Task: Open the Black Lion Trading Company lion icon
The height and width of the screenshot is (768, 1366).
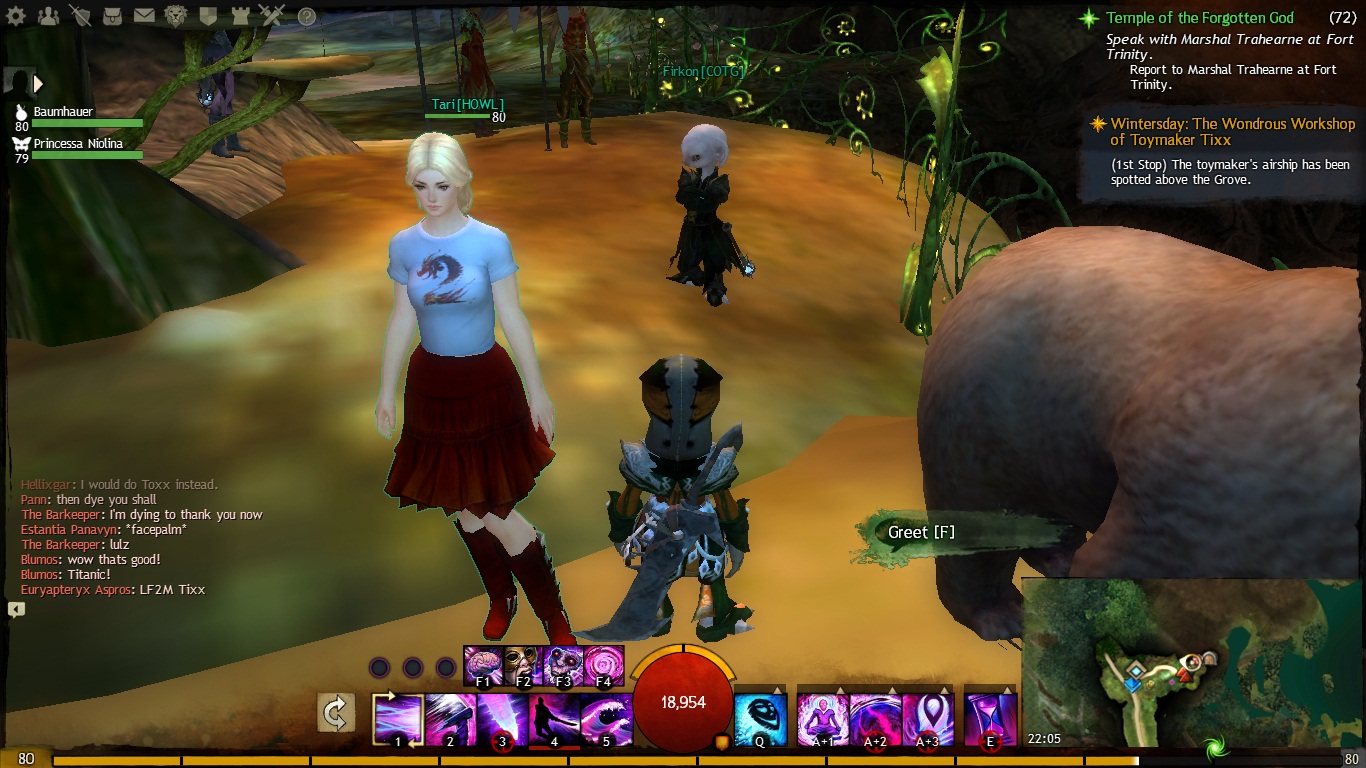Action: [176, 16]
